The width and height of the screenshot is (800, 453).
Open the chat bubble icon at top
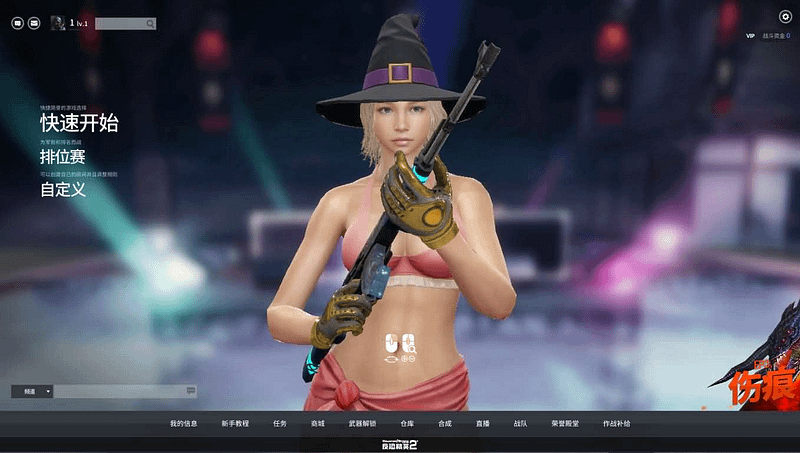[x=18, y=23]
